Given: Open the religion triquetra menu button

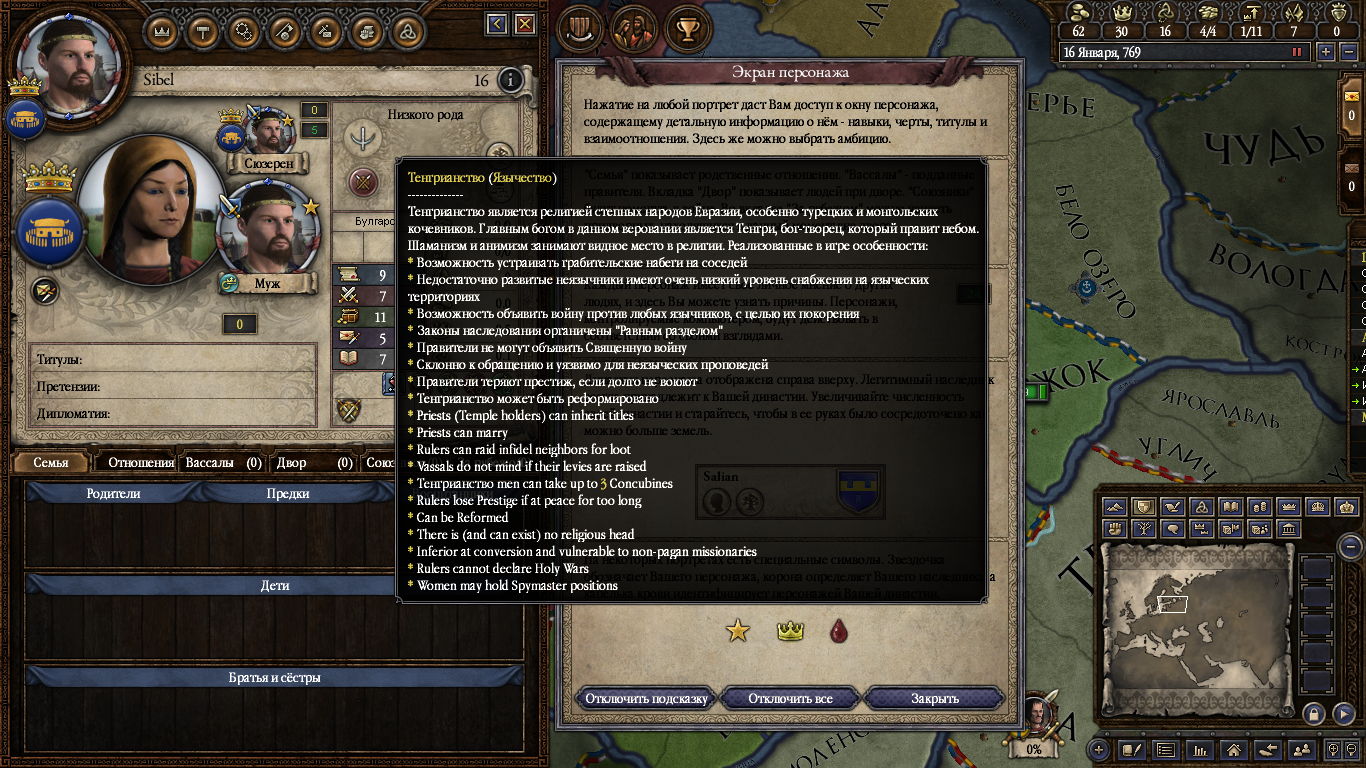Looking at the screenshot, I should (407, 29).
